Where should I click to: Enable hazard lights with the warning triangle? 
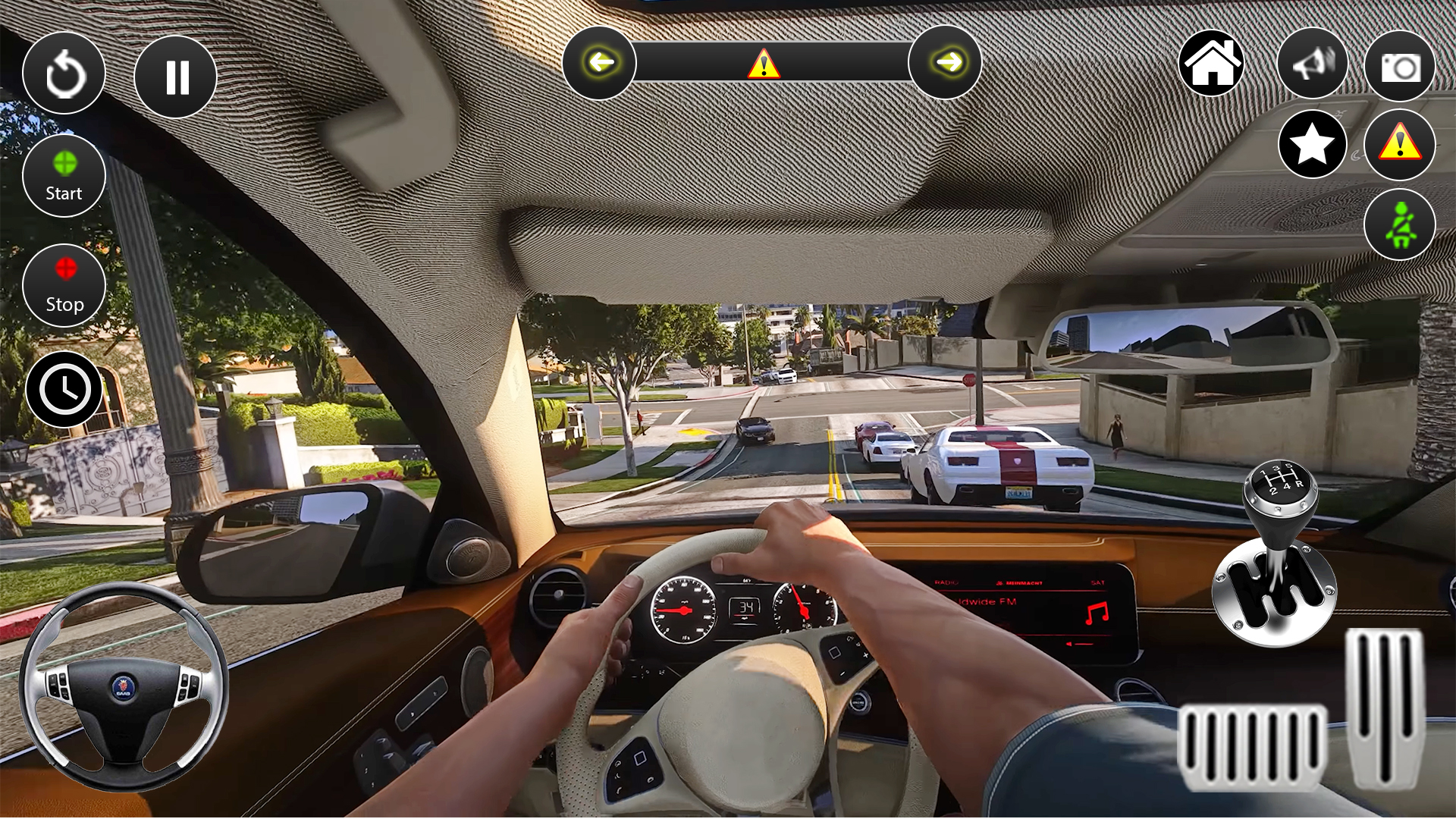click(x=1399, y=144)
